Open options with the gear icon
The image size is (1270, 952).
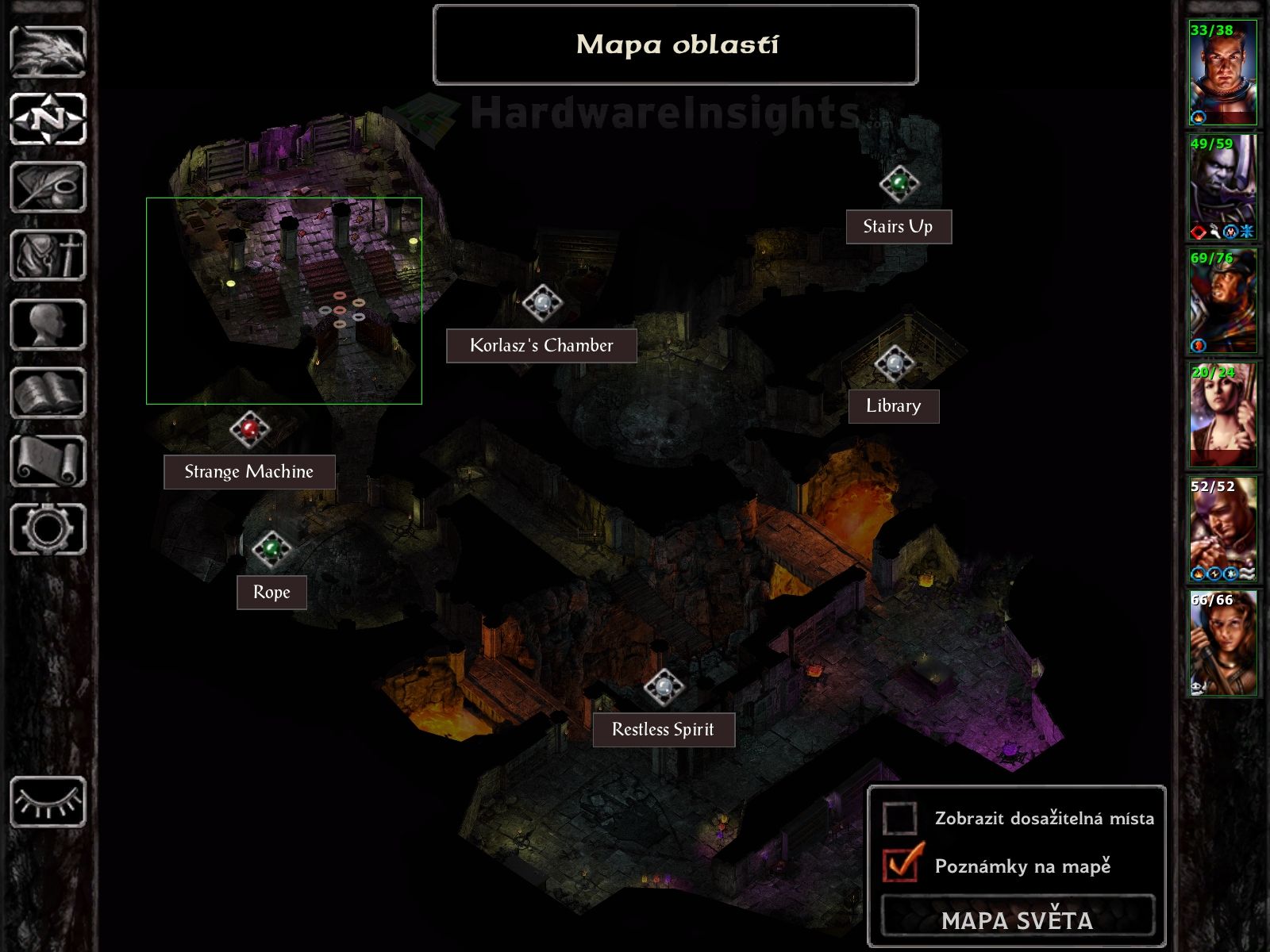tap(48, 529)
